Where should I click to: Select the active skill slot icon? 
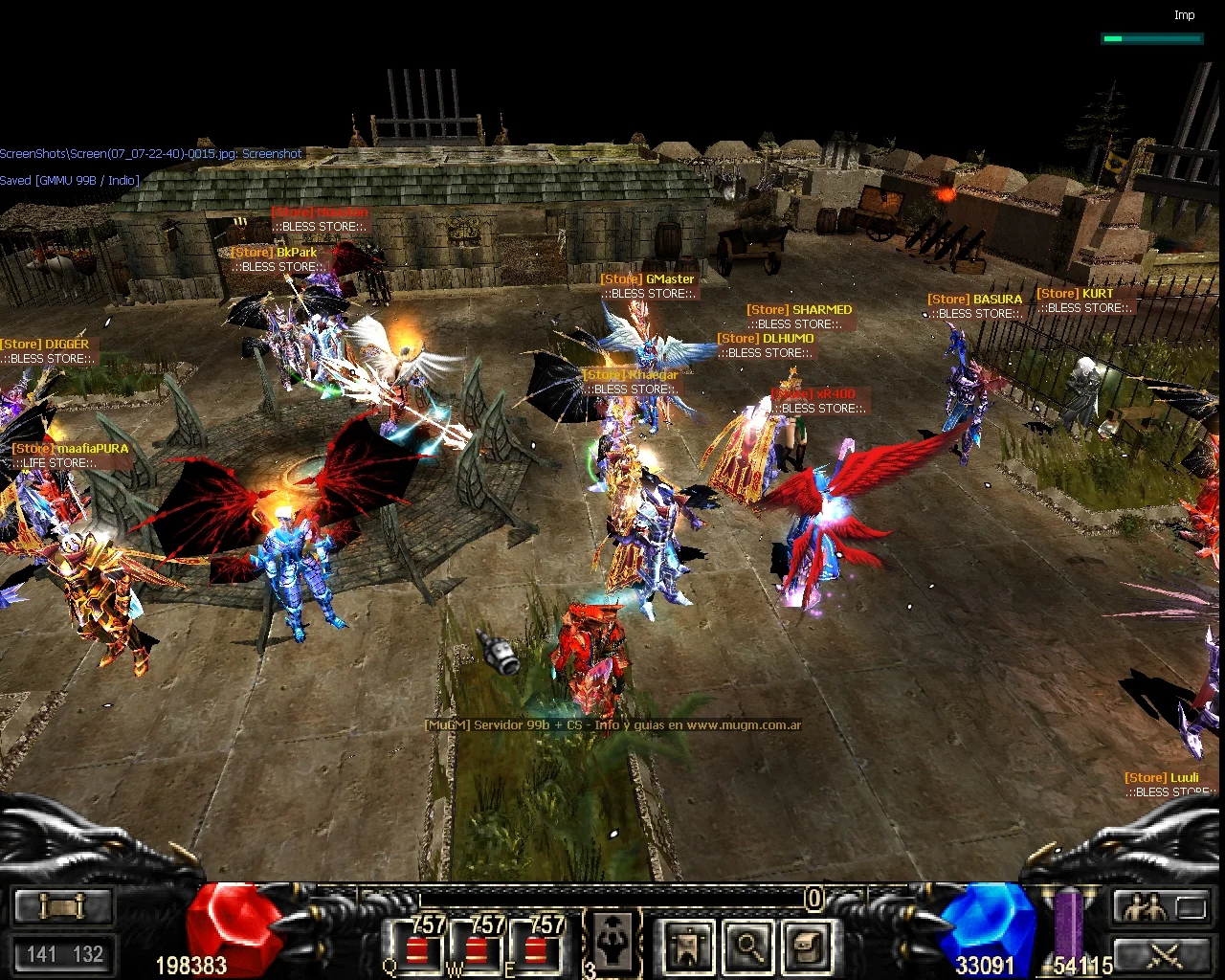click(612, 941)
